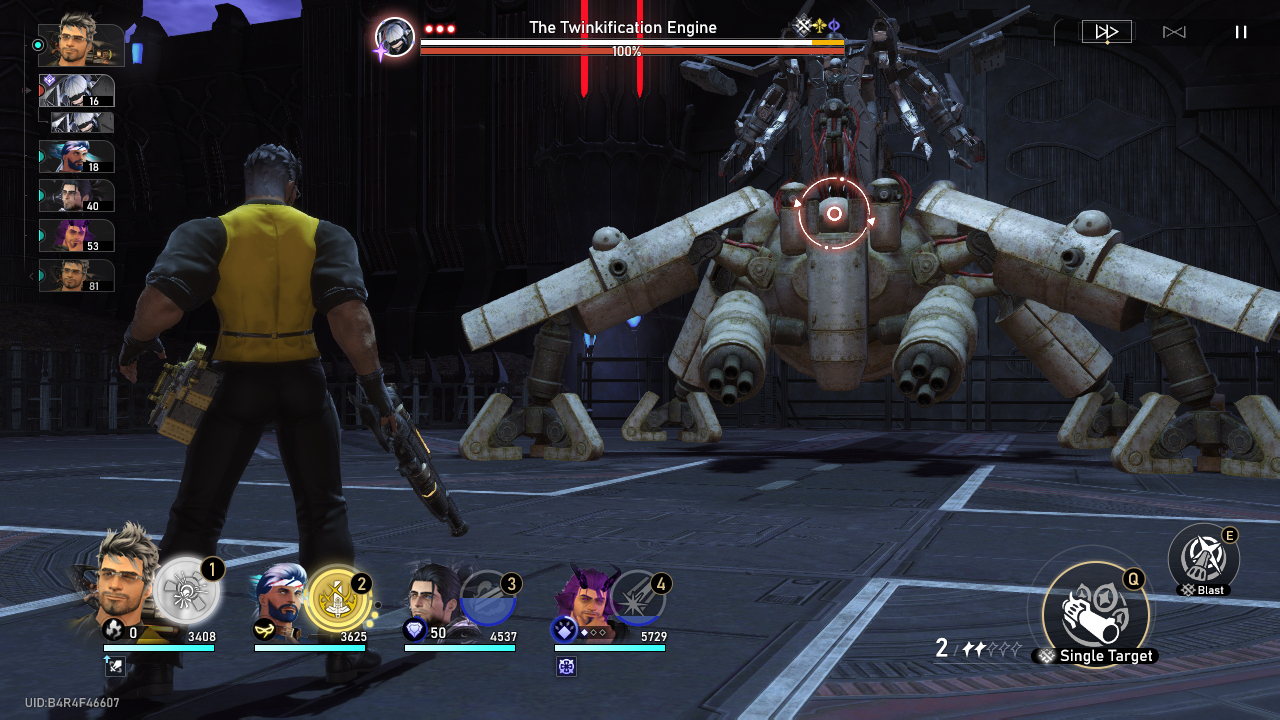Inspect the active character at the turn order's top
The image size is (1280, 720).
[x=82, y=45]
